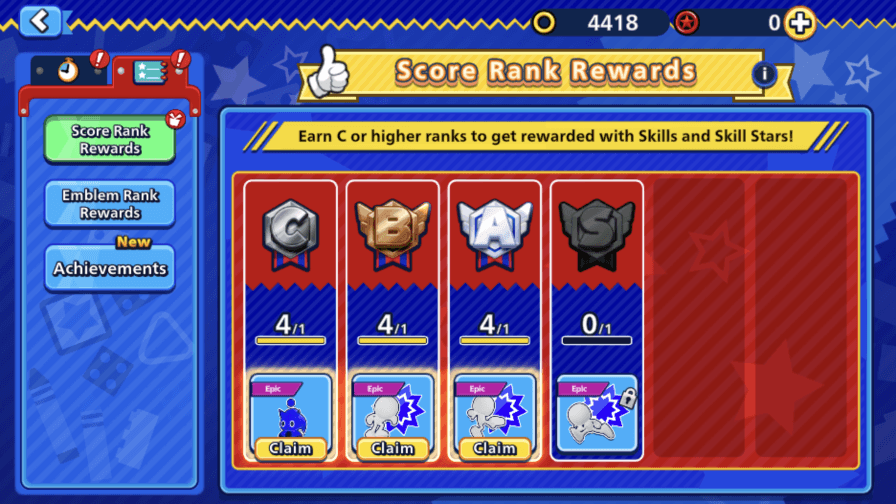Image resolution: width=896 pixels, height=504 pixels.
Task: Claim the B rank reward
Action: coord(392,448)
